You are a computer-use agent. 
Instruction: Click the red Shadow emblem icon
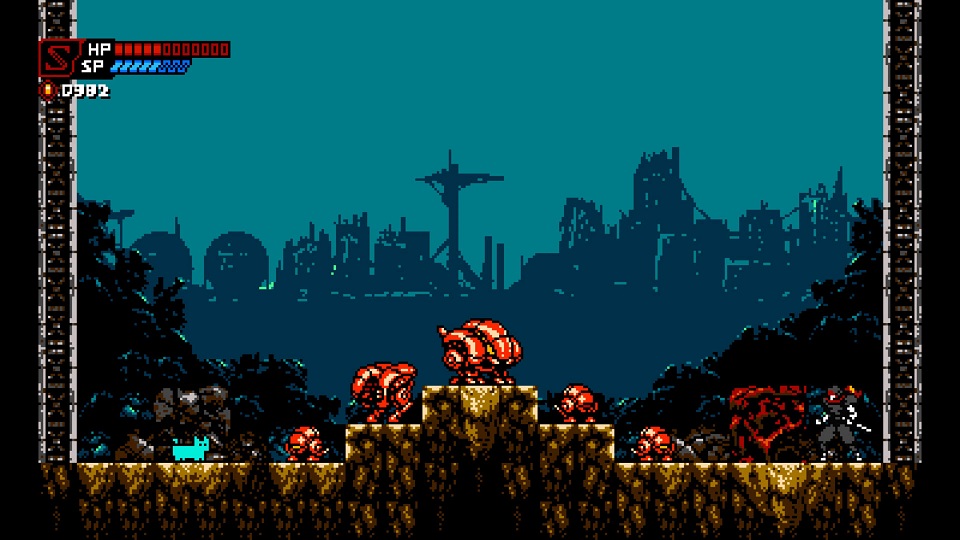point(57,57)
